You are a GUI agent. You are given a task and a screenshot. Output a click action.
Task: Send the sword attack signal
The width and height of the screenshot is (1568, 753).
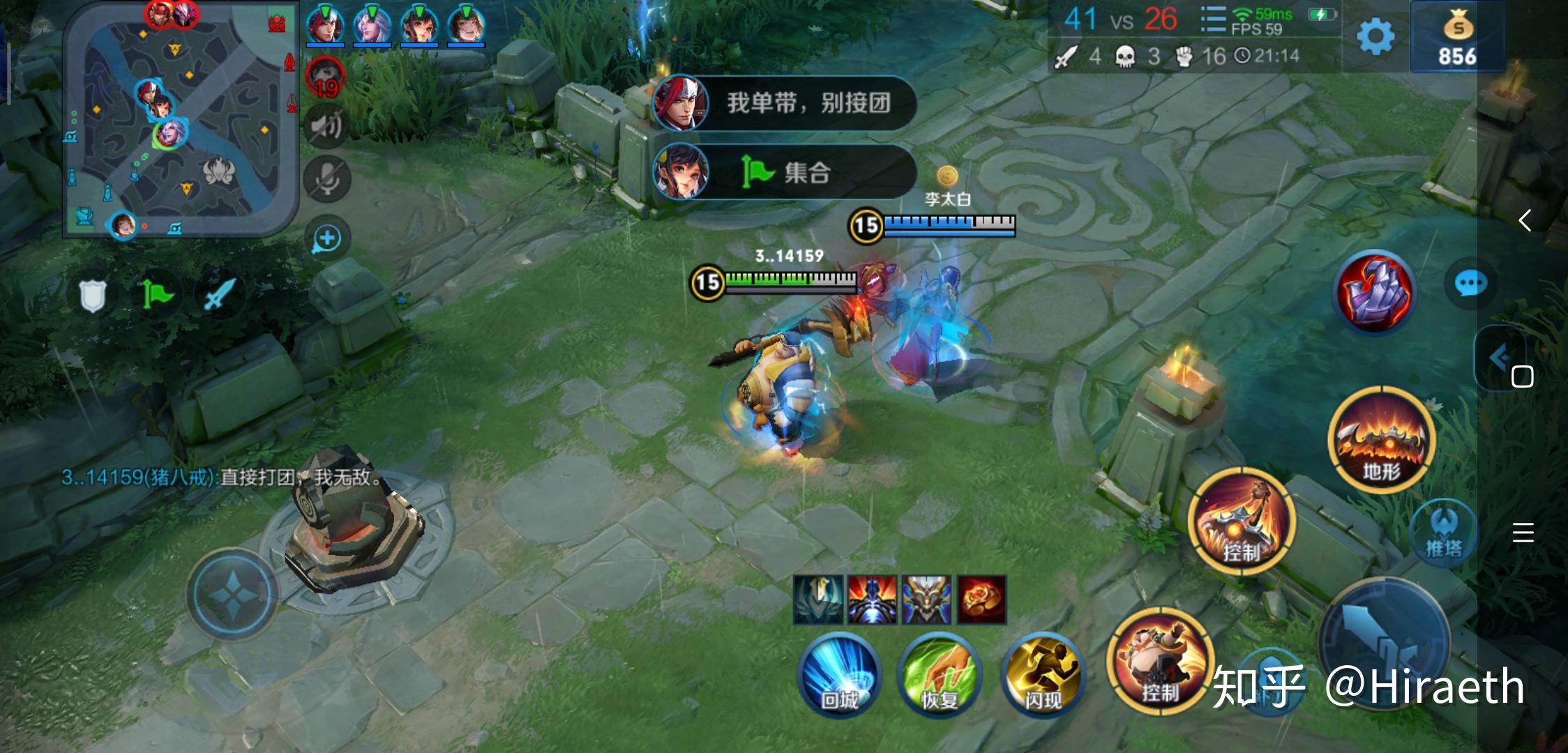[x=220, y=296]
